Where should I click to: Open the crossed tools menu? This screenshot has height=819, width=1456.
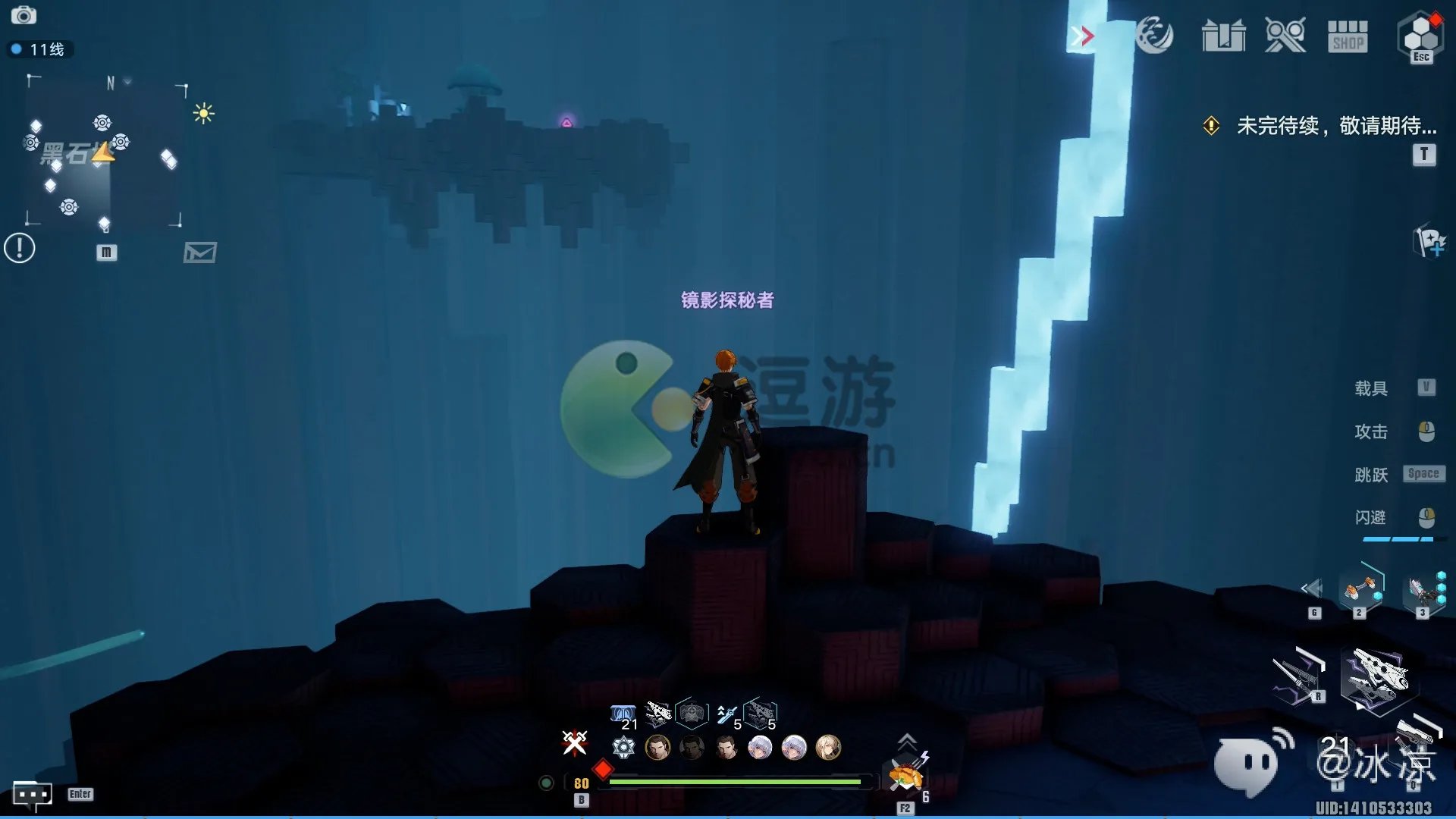point(1285,36)
